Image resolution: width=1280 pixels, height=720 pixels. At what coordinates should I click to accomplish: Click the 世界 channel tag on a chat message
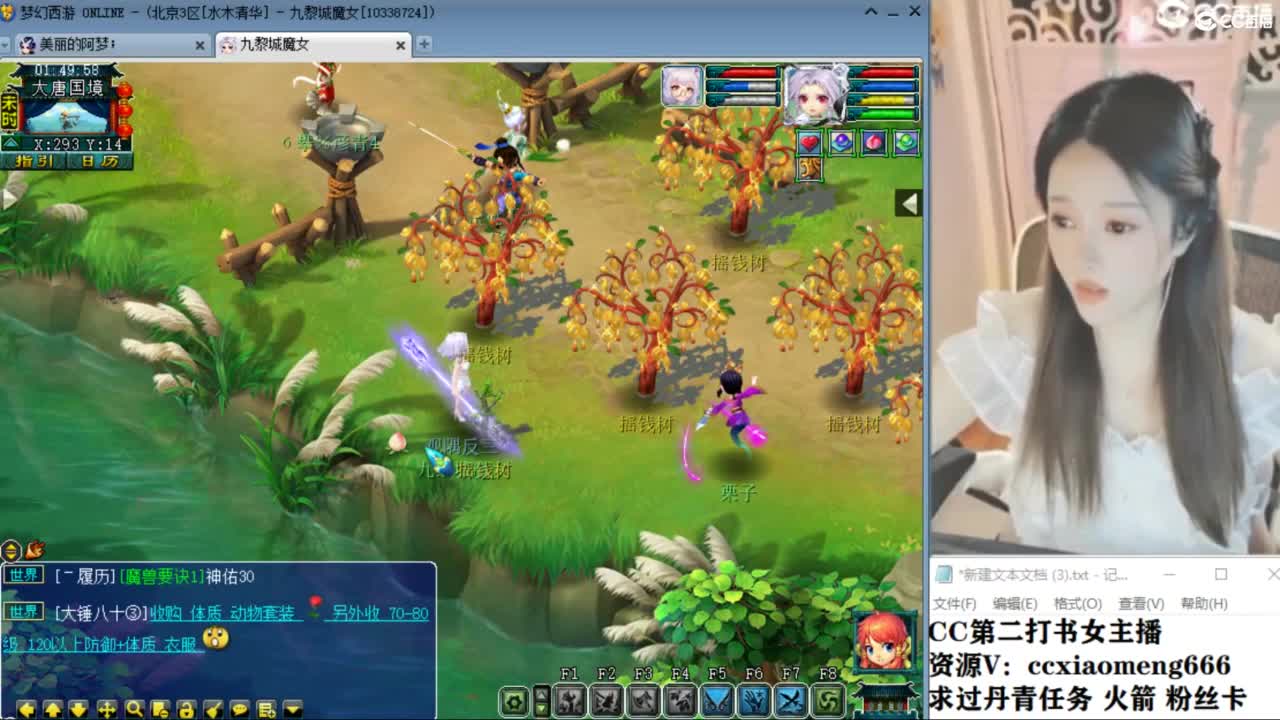[25, 575]
